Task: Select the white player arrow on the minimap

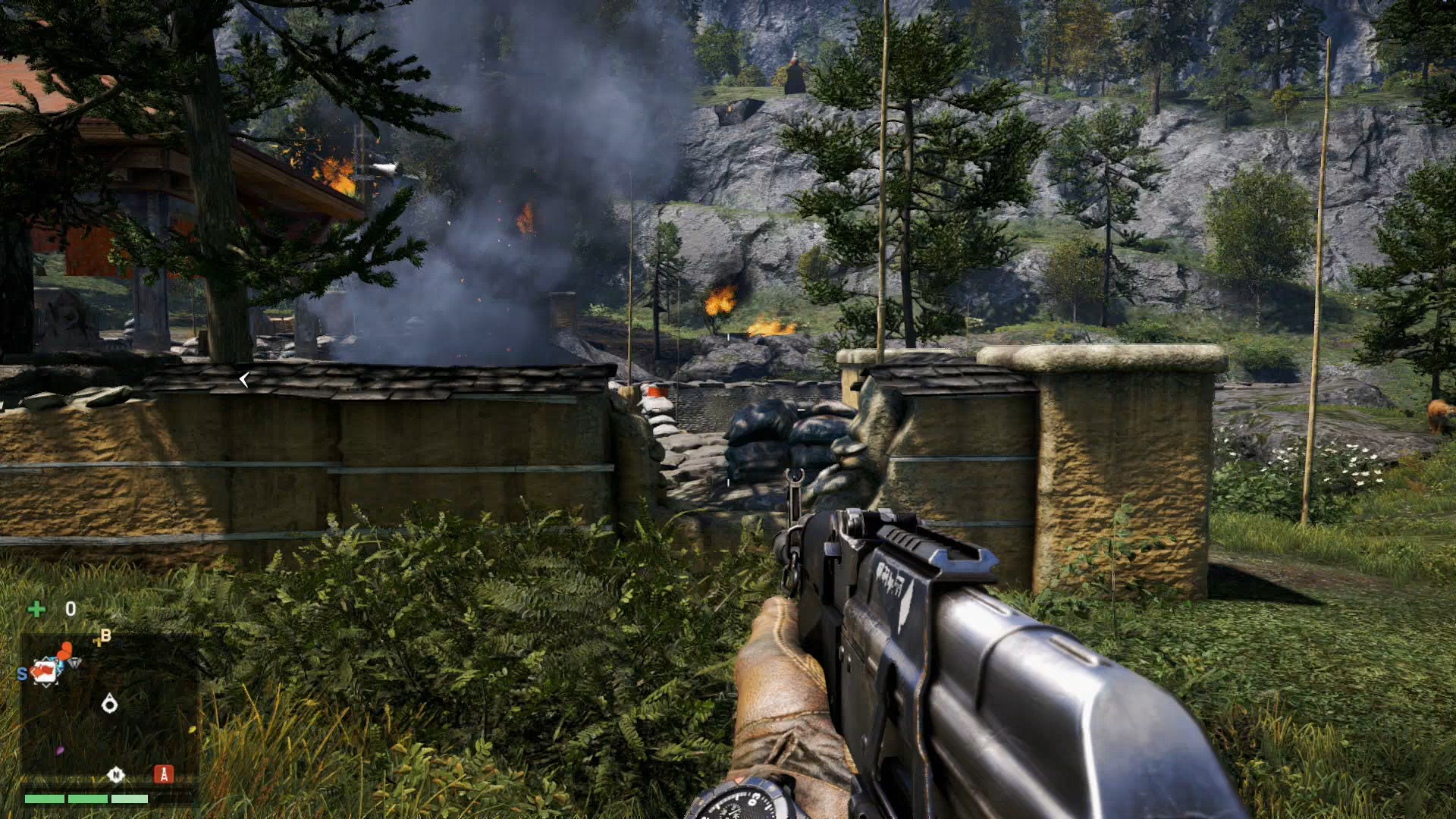Action: [109, 703]
